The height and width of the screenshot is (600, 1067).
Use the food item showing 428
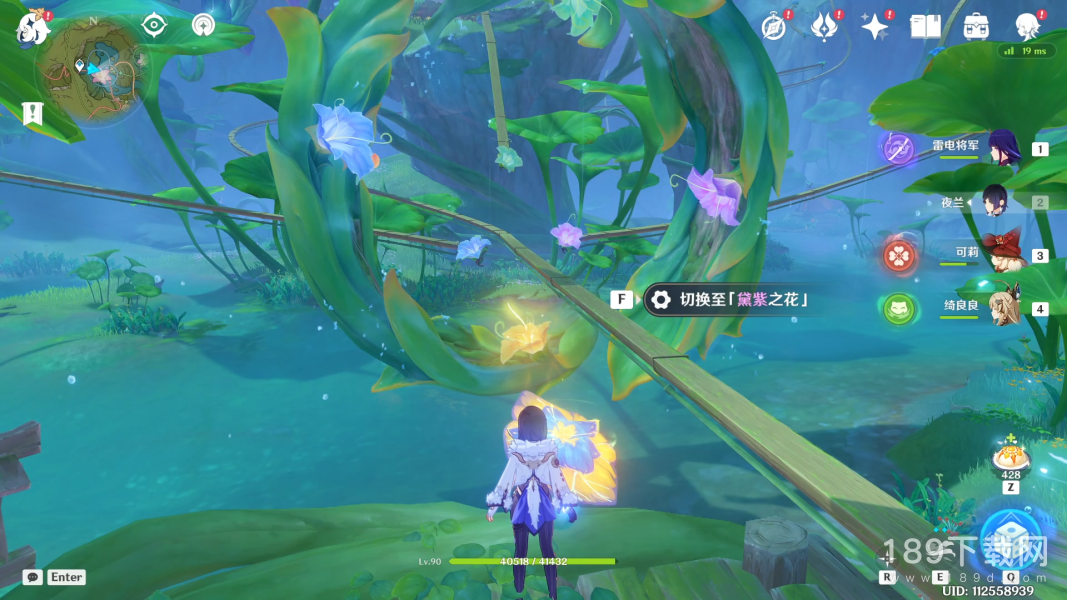pos(1011,460)
